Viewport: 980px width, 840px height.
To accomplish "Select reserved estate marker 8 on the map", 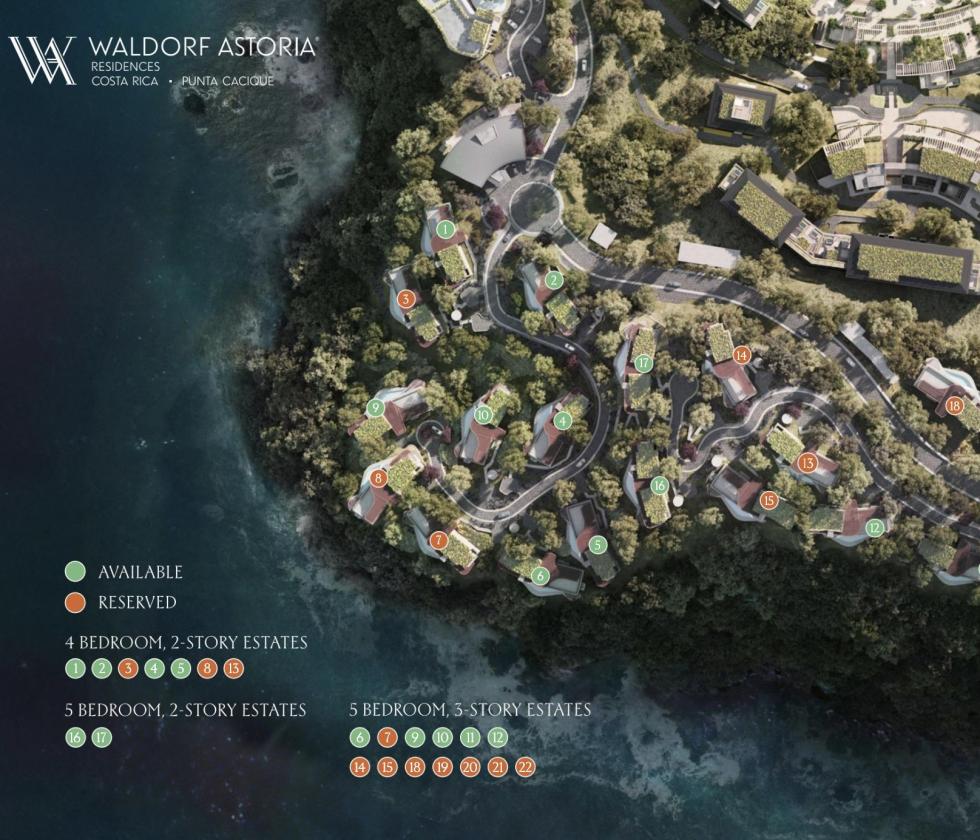I will [x=378, y=479].
